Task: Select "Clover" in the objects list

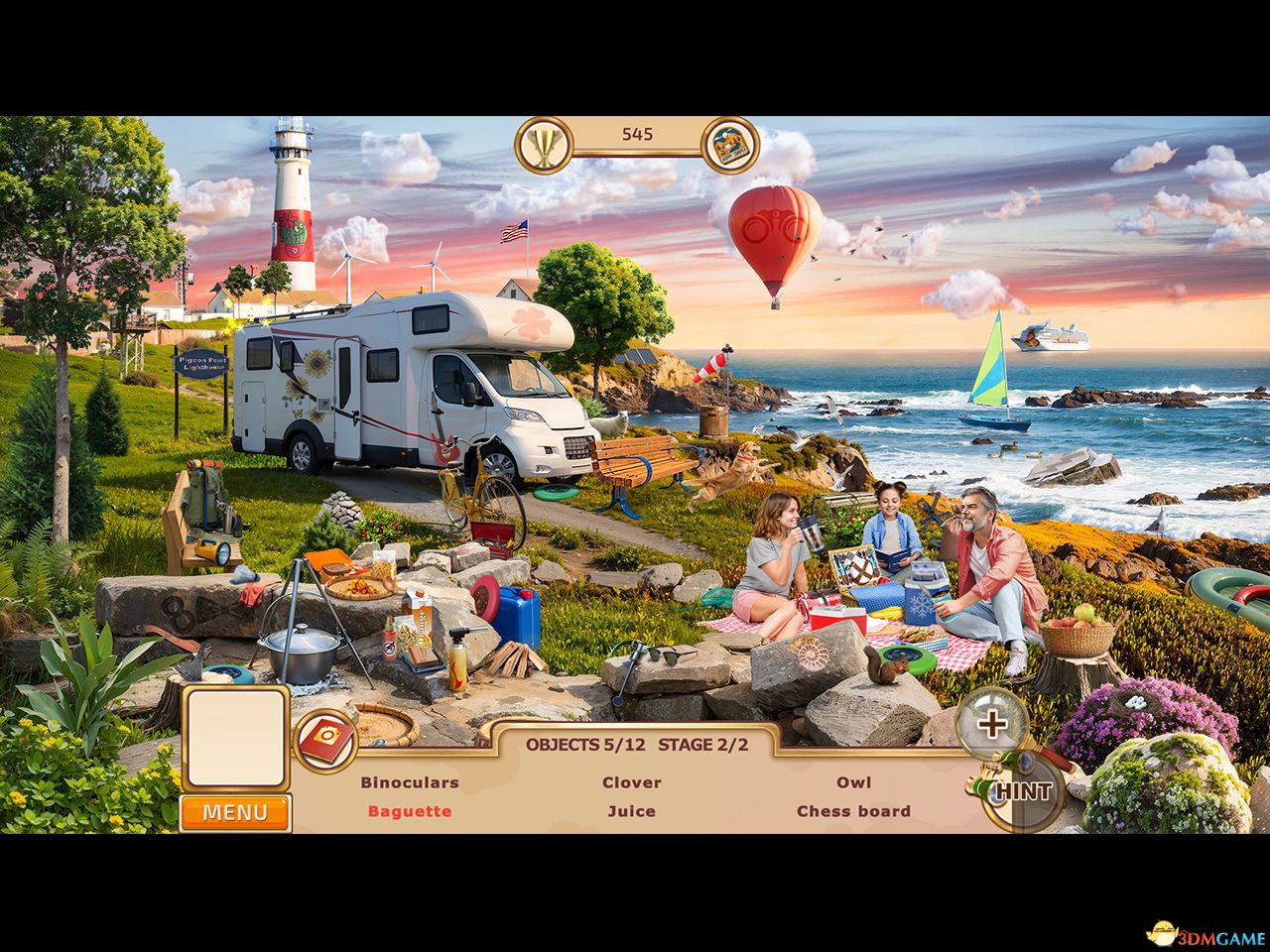Action: click(632, 781)
